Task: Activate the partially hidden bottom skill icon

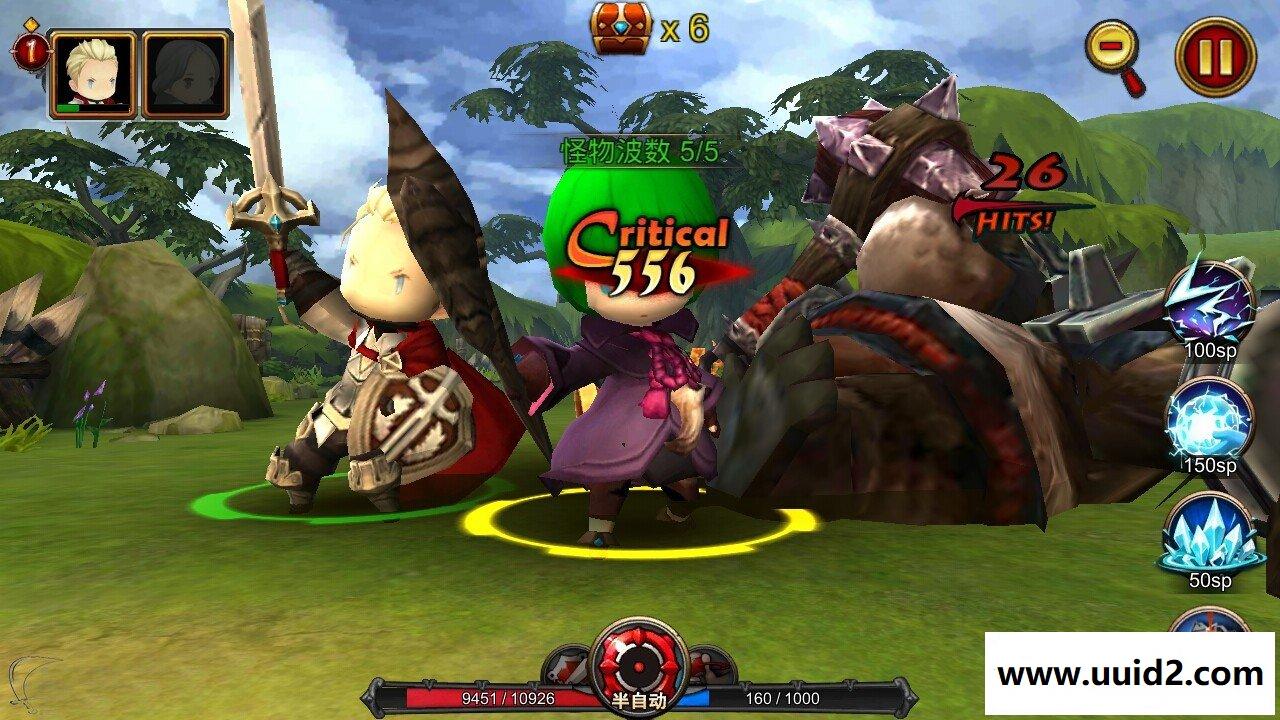Action: [x=1209, y=622]
